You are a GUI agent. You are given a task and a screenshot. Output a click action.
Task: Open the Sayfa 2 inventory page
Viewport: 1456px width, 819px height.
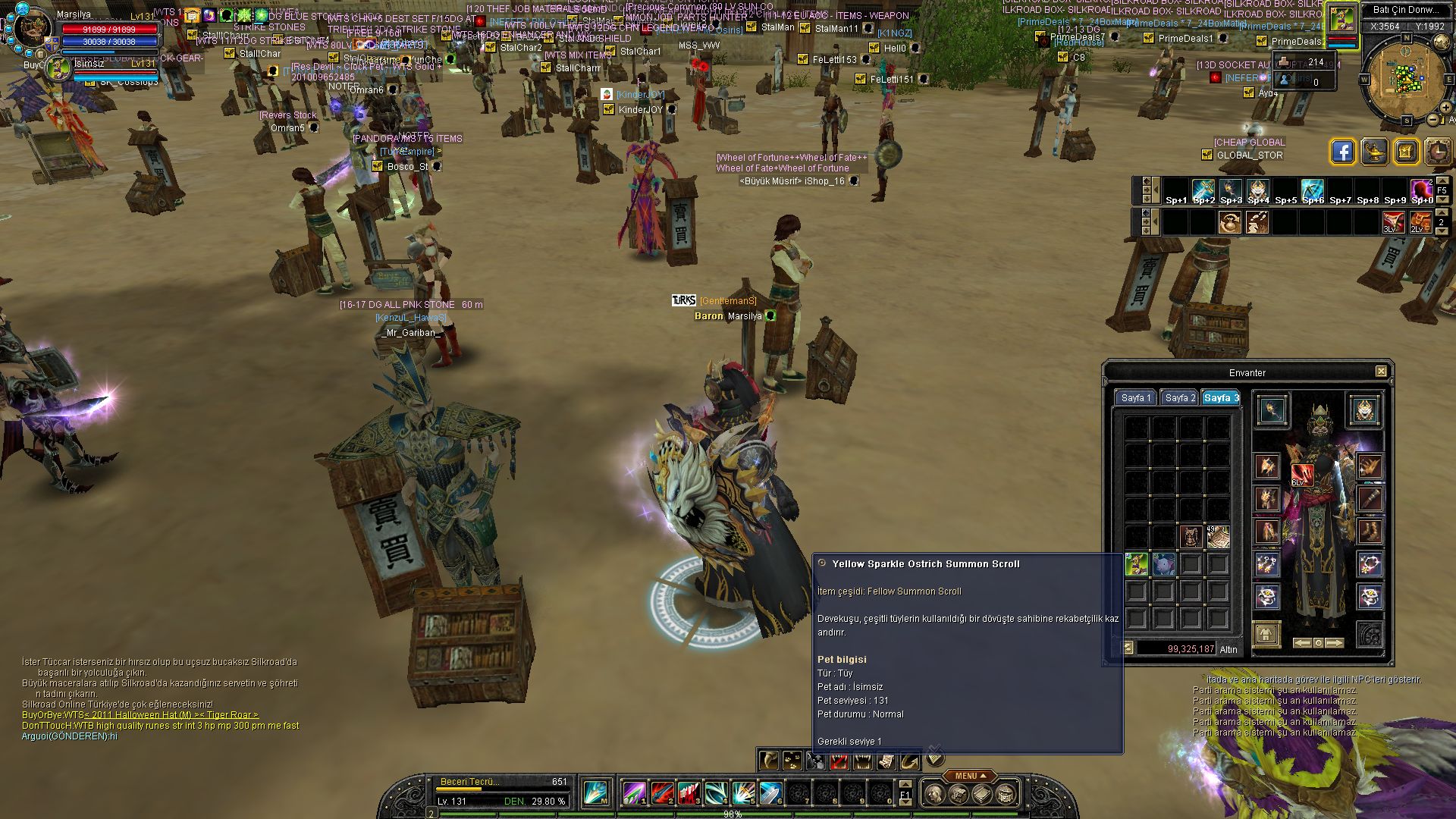[1179, 398]
